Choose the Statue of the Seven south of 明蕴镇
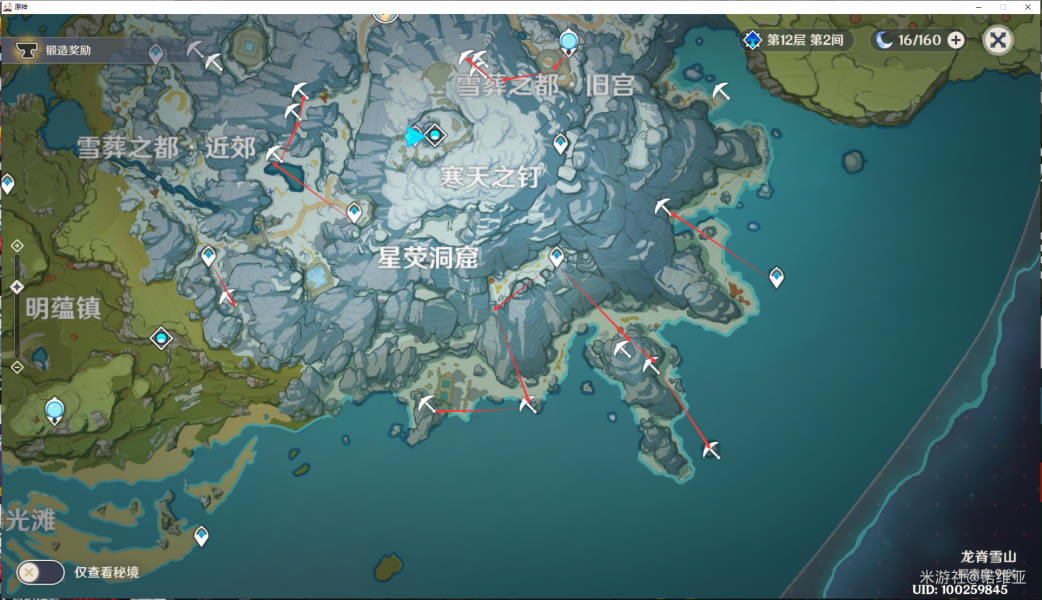Image resolution: width=1042 pixels, height=600 pixels. tap(55, 409)
